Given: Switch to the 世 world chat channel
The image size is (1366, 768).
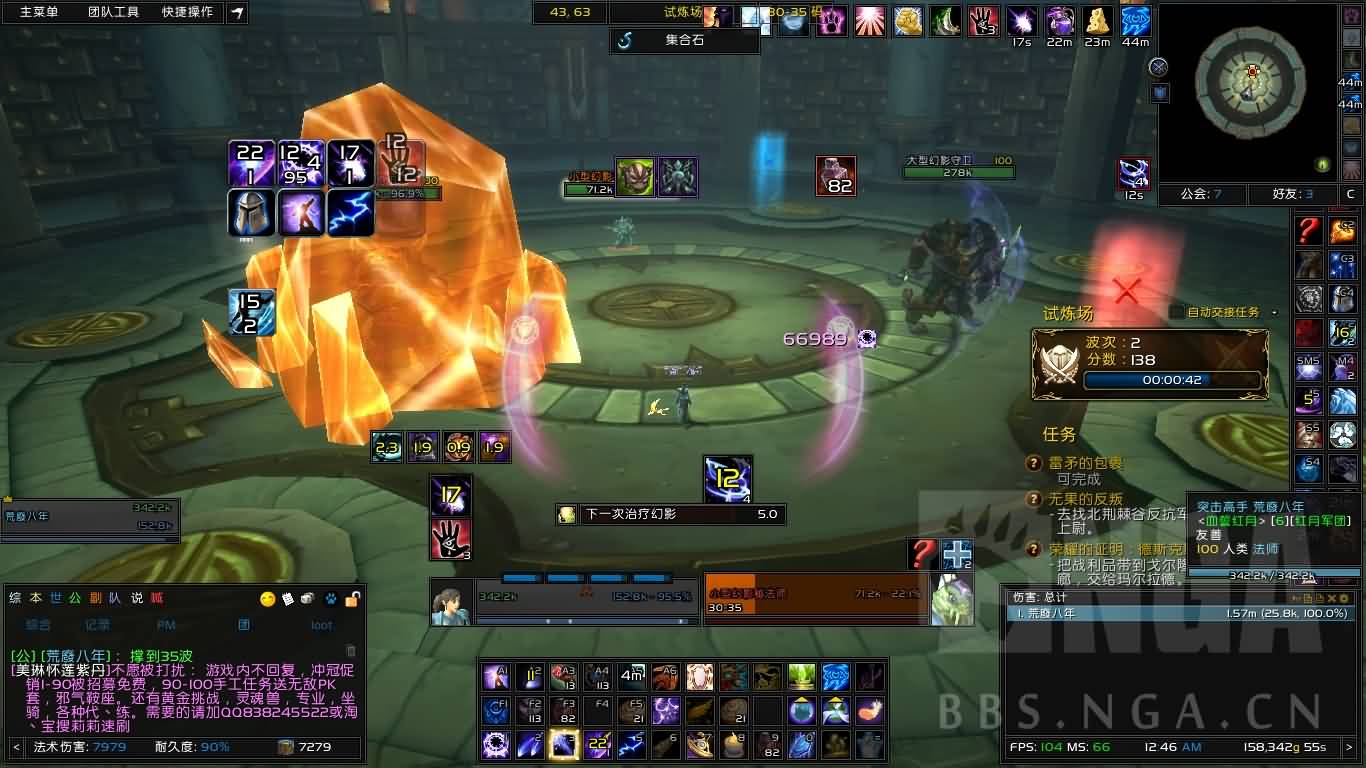Looking at the screenshot, I should [x=56, y=598].
